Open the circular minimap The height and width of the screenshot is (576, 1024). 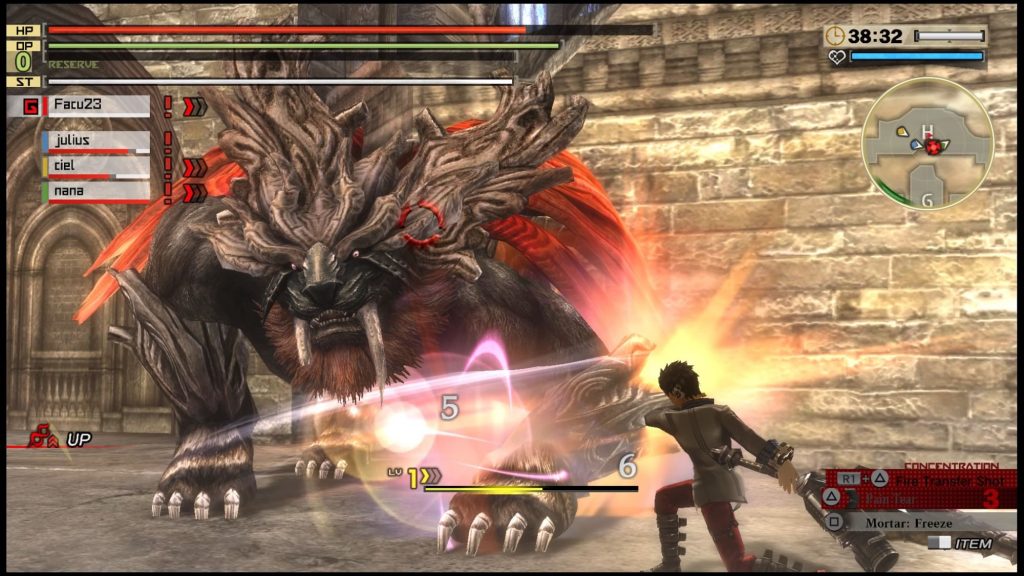(x=927, y=145)
